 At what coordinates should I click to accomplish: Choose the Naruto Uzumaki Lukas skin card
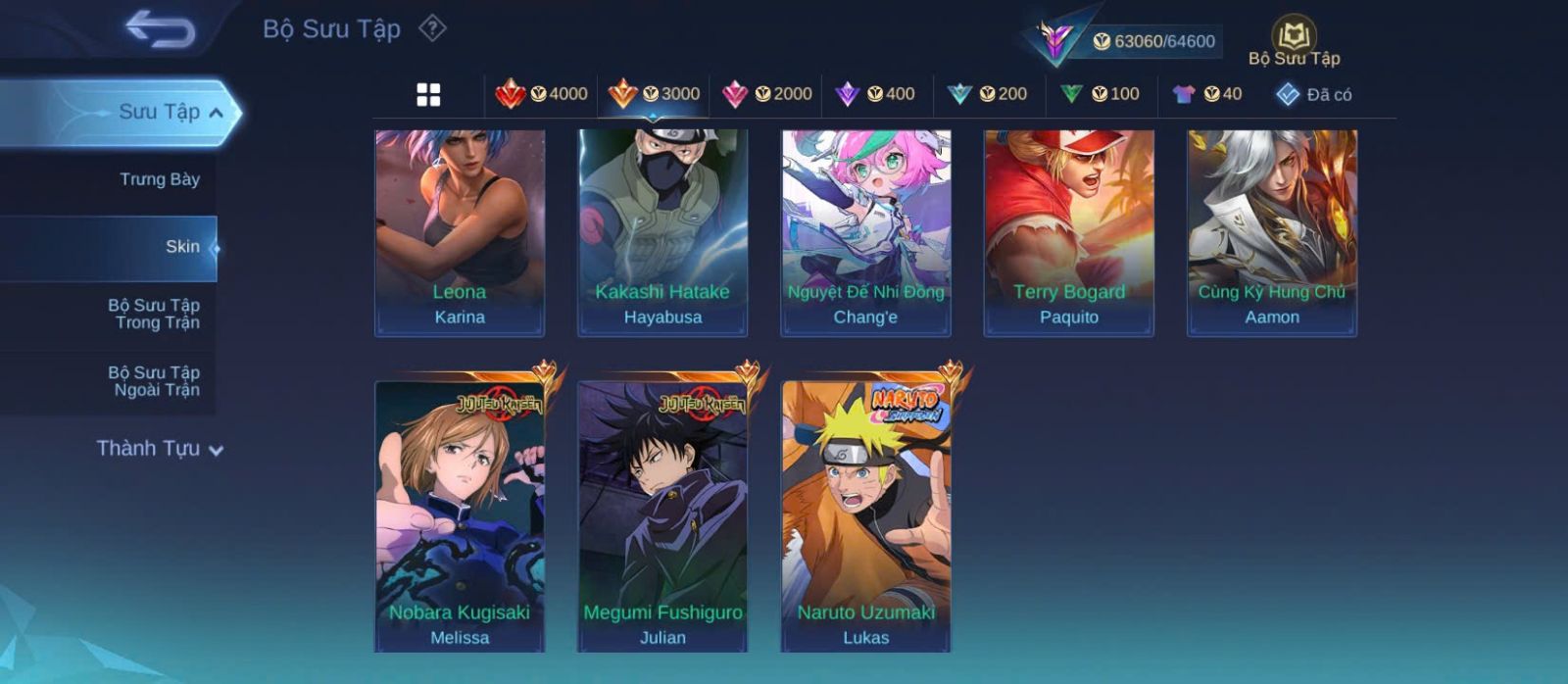(865, 516)
